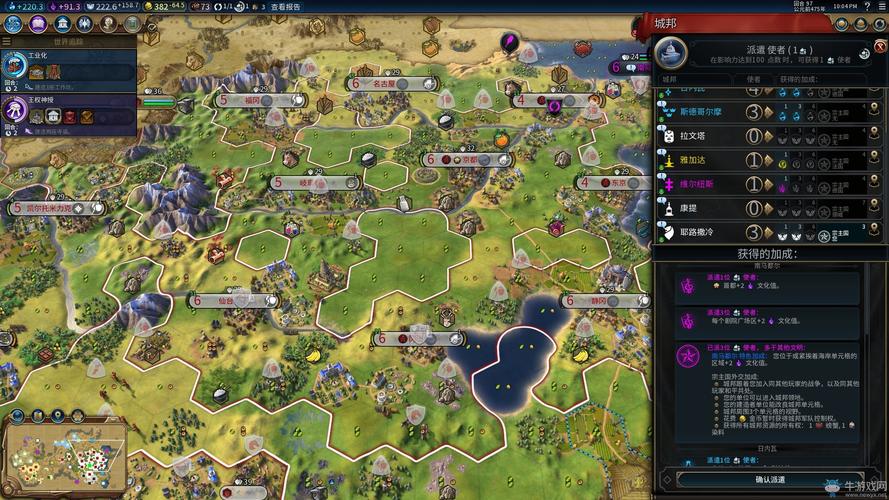The width and height of the screenshot is (889, 500).
Task: Open the great people round button
Action: coord(109,23)
